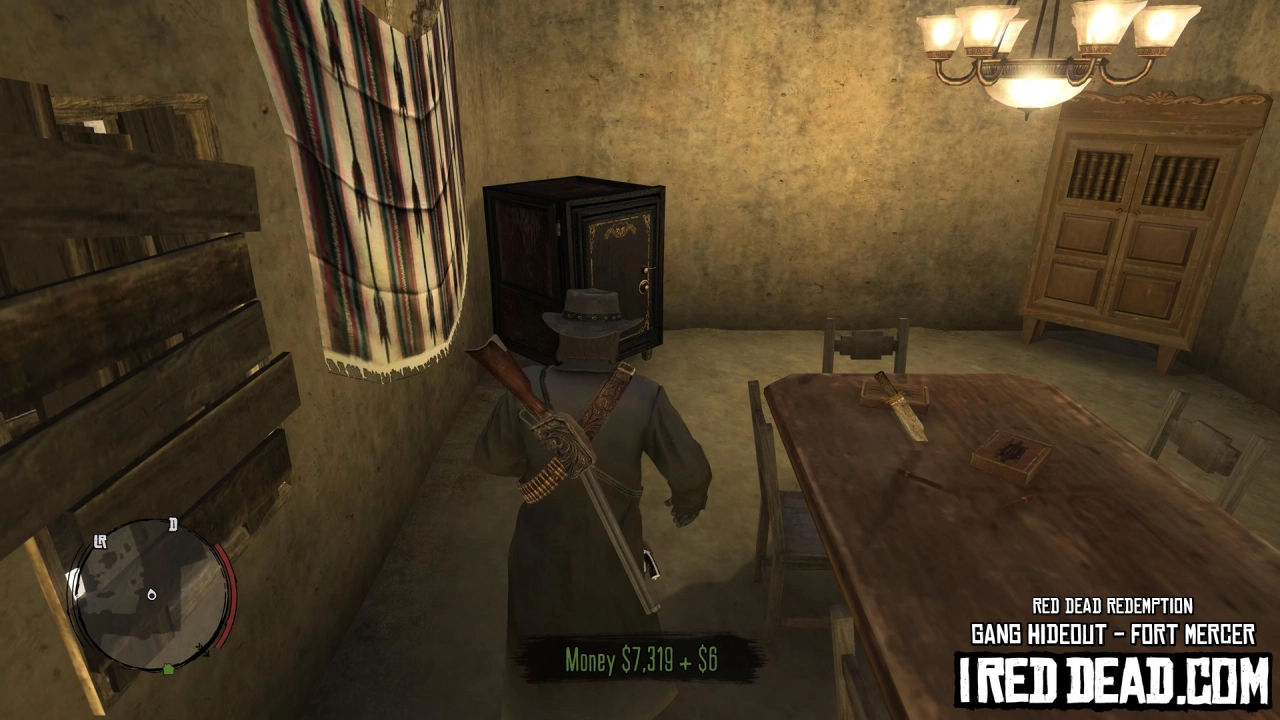
Task: Click the green house icon on the minimap
Action: point(168,668)
